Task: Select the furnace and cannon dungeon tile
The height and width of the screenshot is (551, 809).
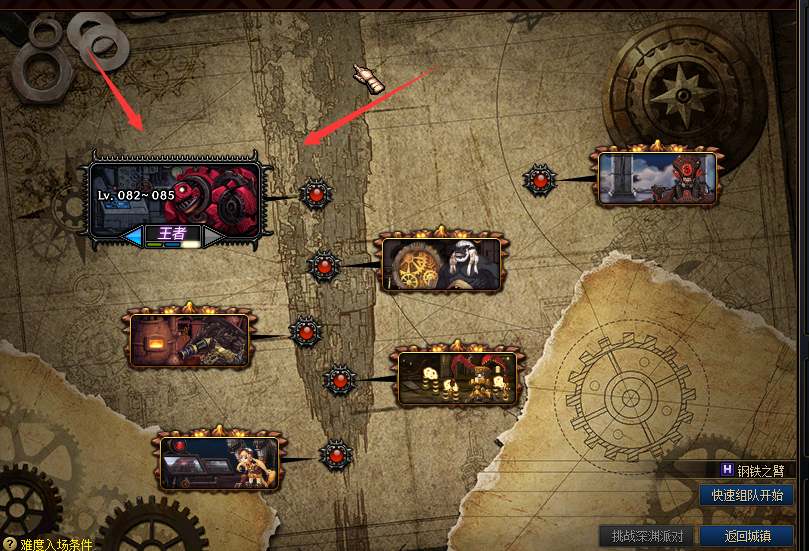Action: tap(189, 340)
